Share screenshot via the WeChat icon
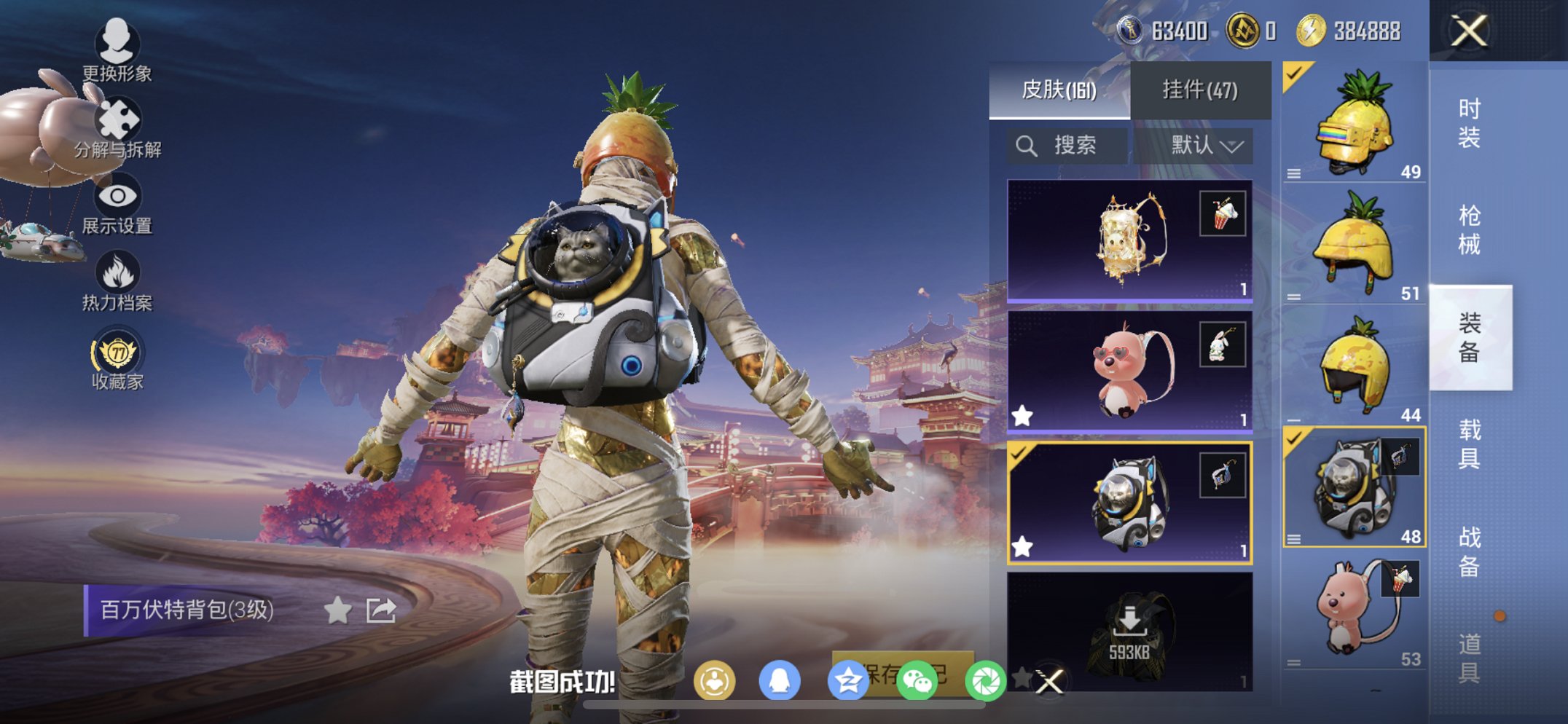The height and width of the screenshot is (724, 1568). point(917,679)
